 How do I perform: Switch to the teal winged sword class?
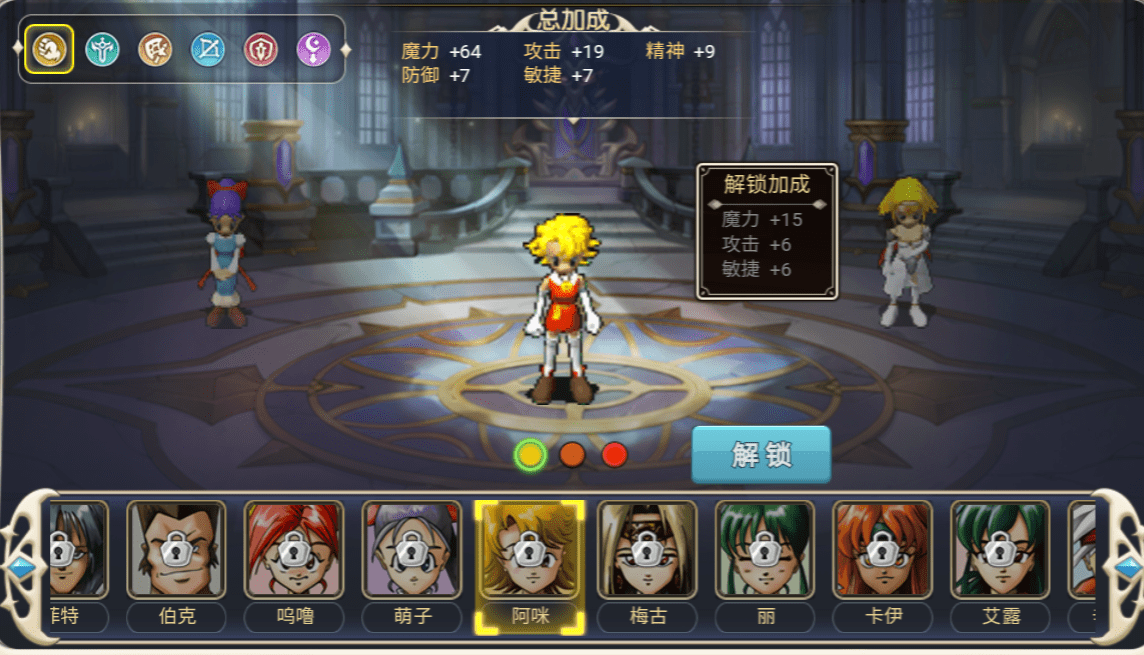tap(102, 49)
